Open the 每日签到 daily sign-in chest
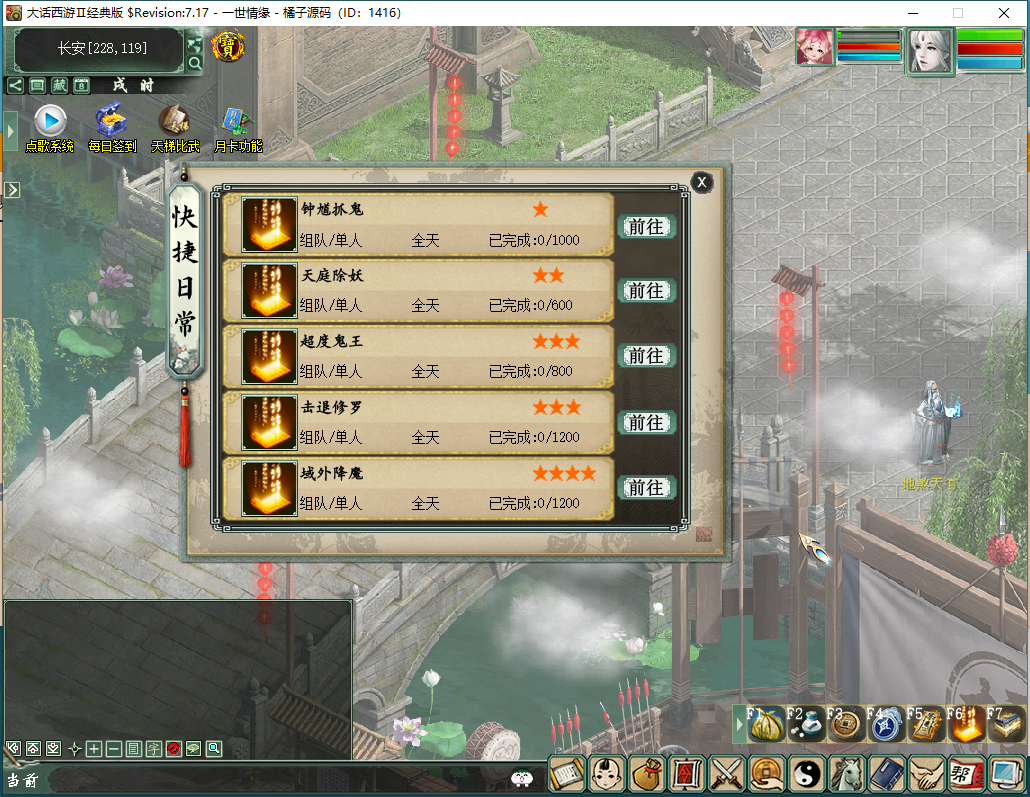The width and height of the screenshot is (1030, 797). point(111,122)
